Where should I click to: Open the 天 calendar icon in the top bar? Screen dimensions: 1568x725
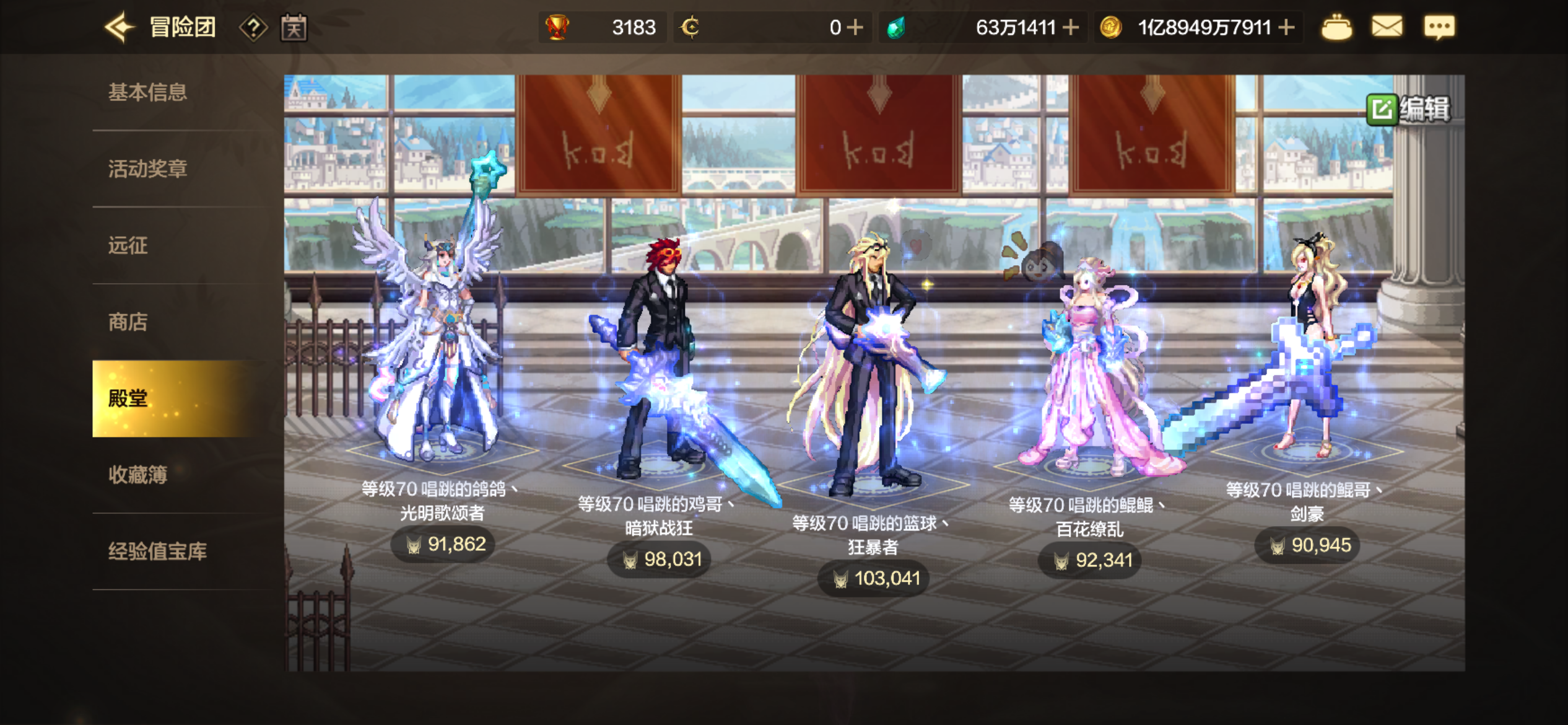coord(294,26)
